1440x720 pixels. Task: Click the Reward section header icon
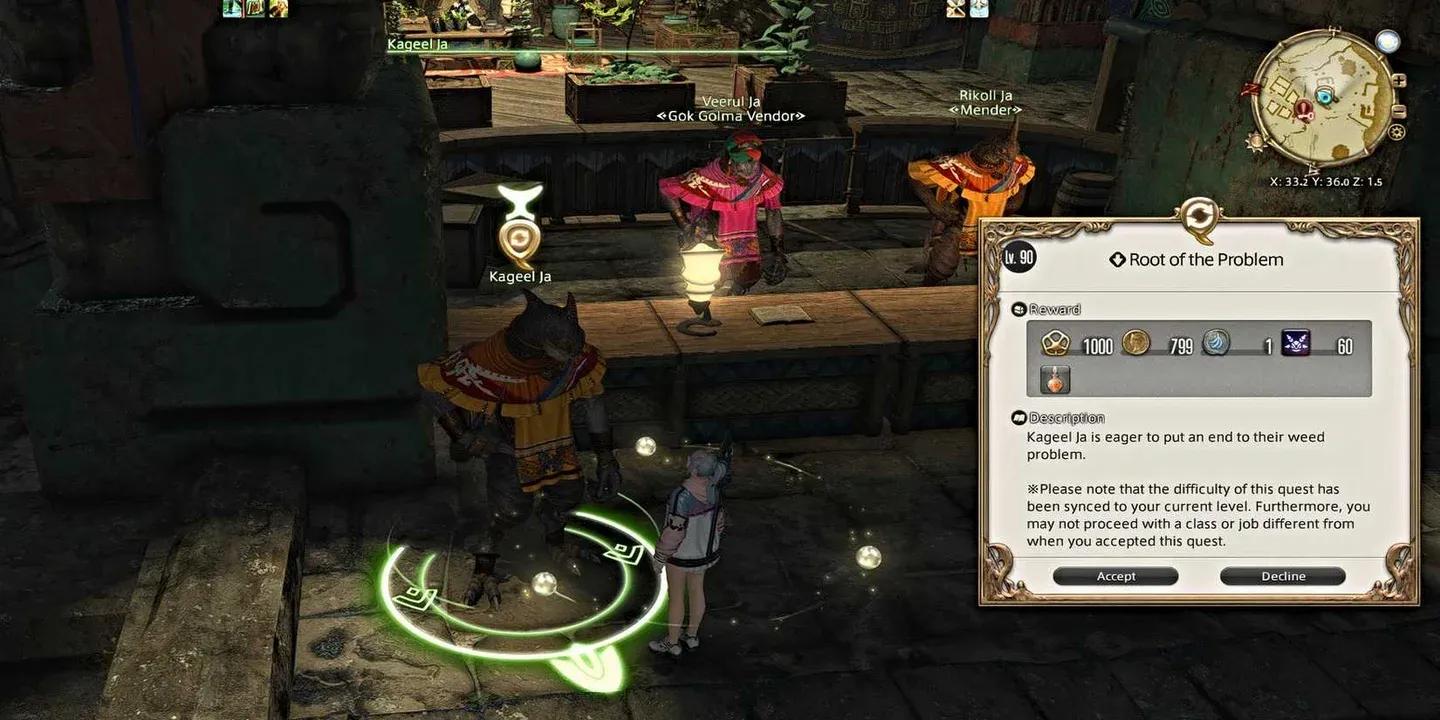tap(1021, 309)
